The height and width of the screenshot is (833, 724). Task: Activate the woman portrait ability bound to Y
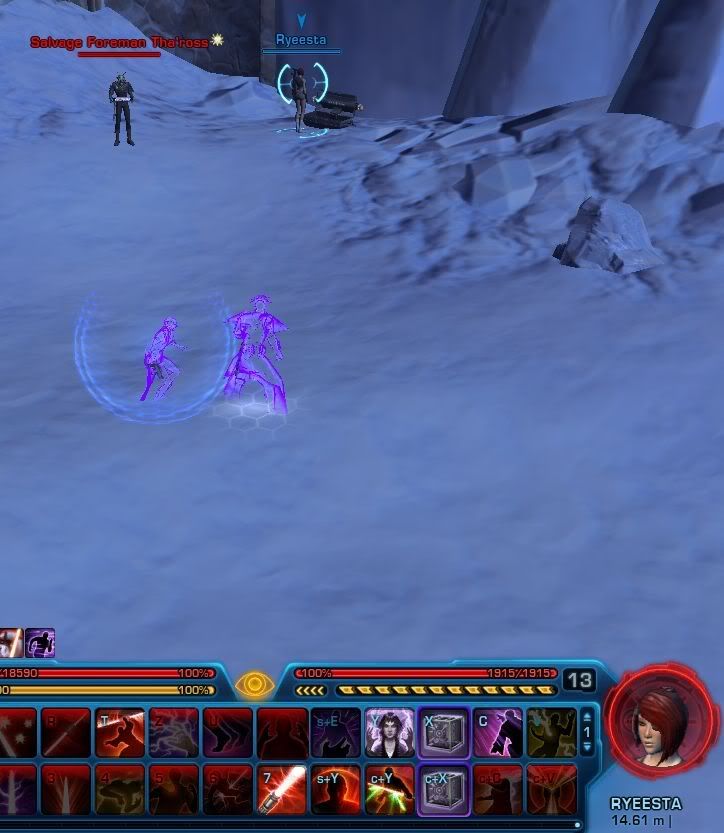tap(390, 733)
